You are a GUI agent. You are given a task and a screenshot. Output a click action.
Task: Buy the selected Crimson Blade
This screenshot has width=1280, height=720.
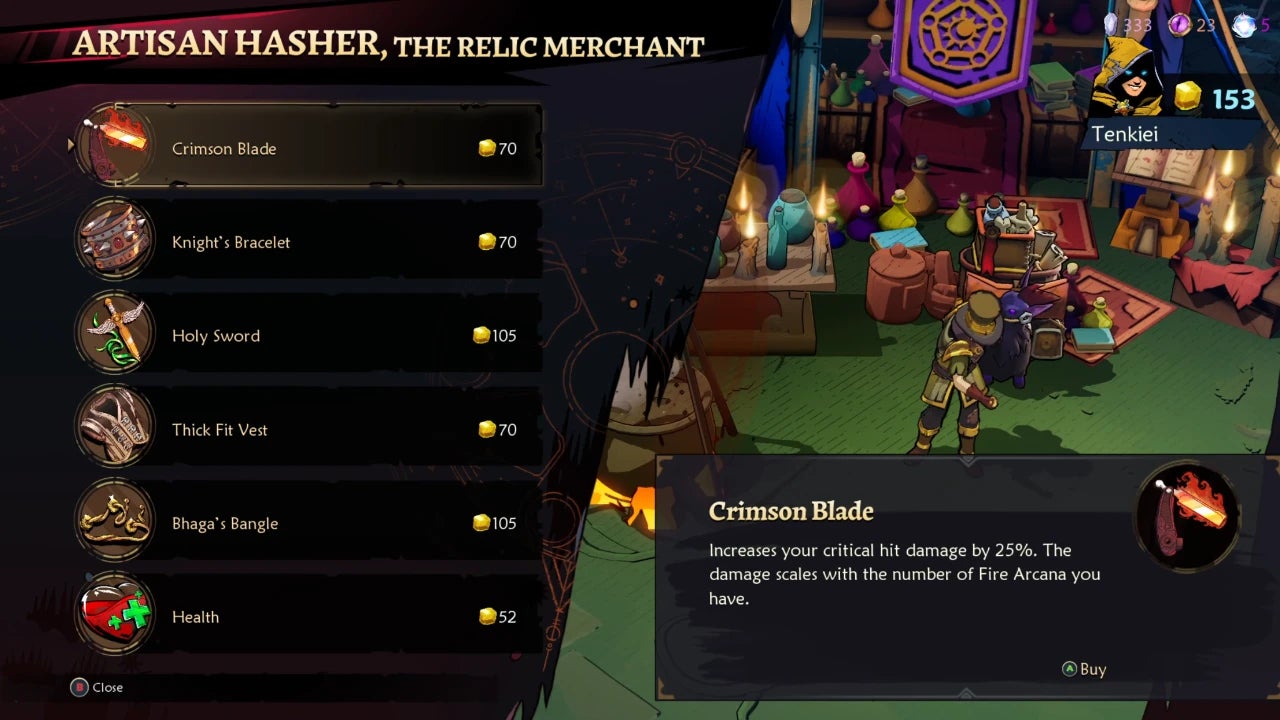pos(1084,669)
